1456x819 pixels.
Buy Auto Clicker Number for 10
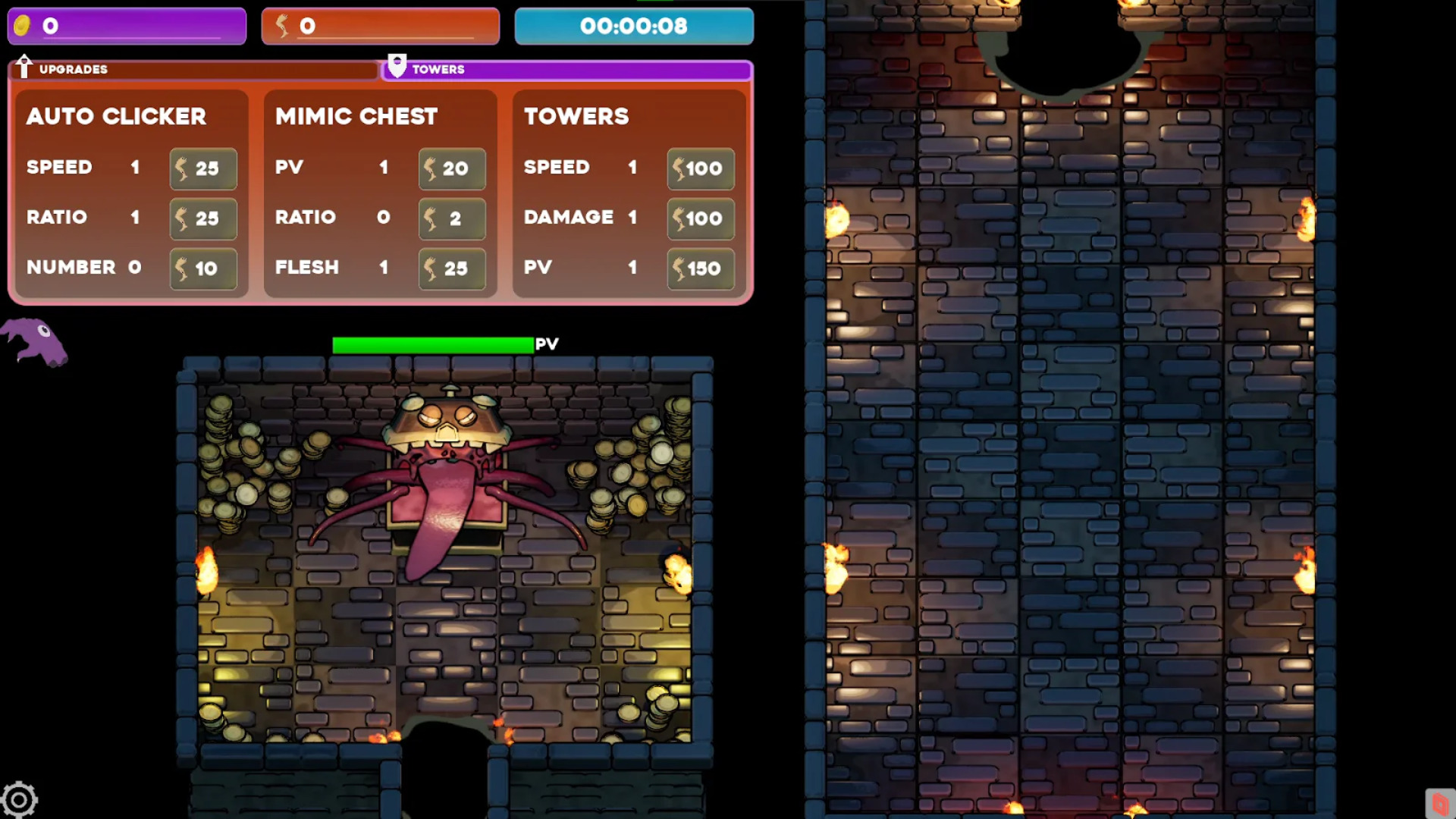pos(203,268)
